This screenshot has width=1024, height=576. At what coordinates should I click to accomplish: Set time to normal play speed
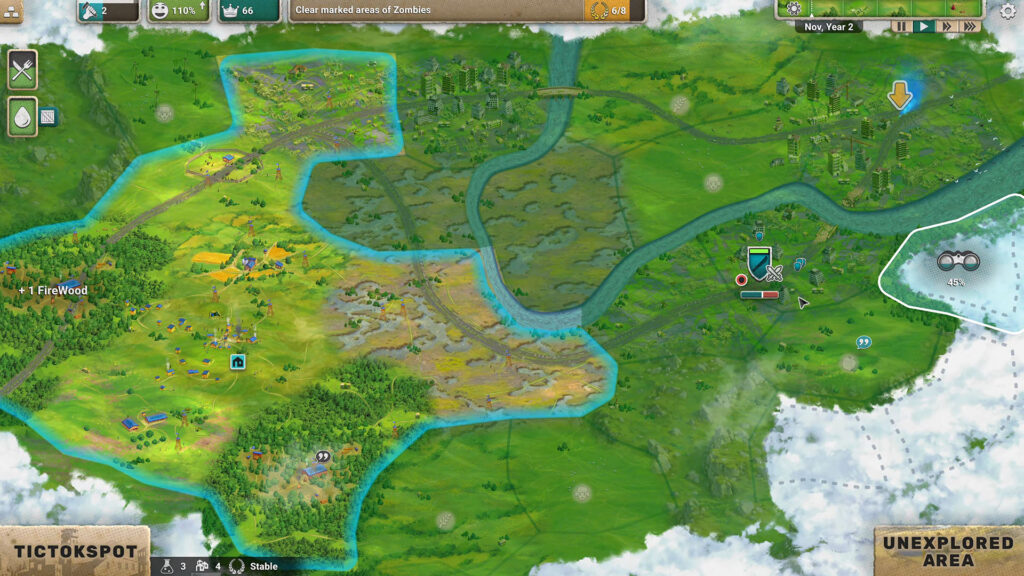tap(924, 27)
